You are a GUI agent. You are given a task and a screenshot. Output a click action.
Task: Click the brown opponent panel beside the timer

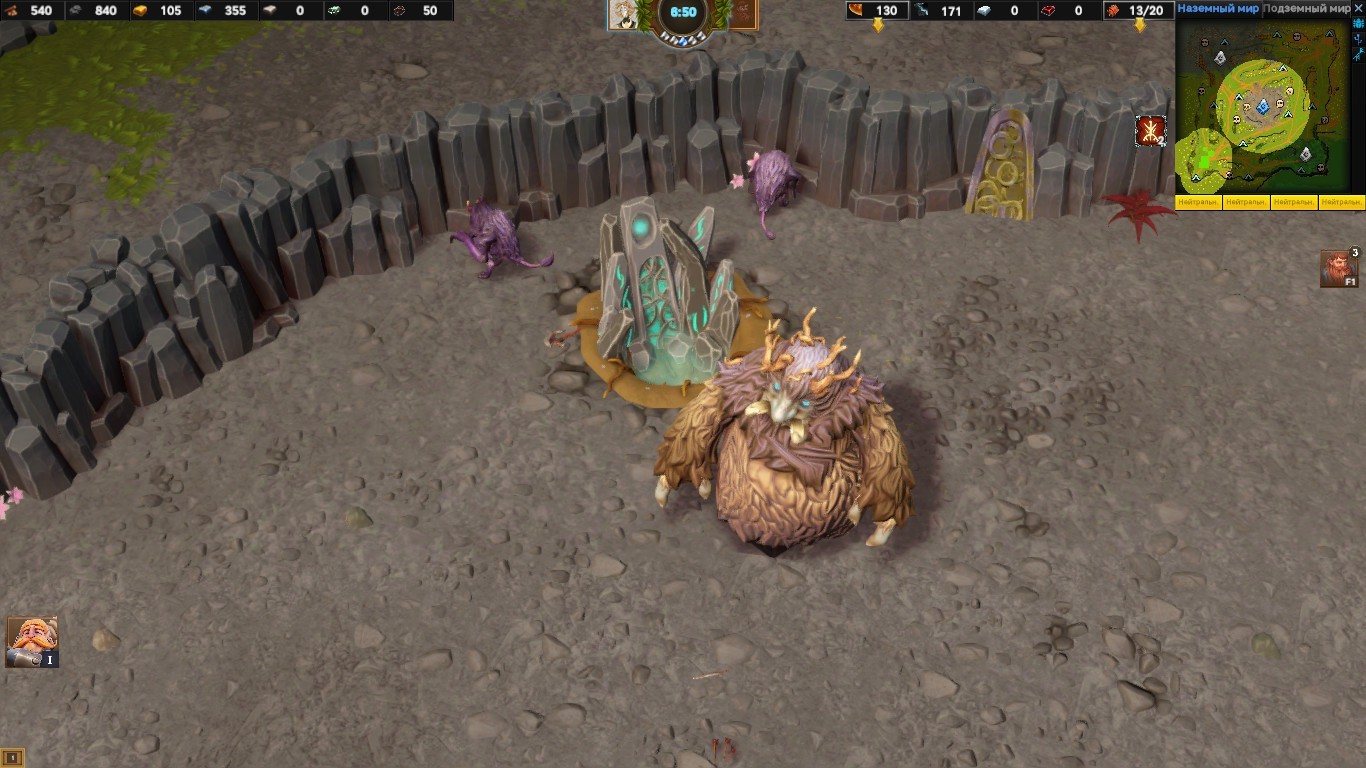pos(744,14)
